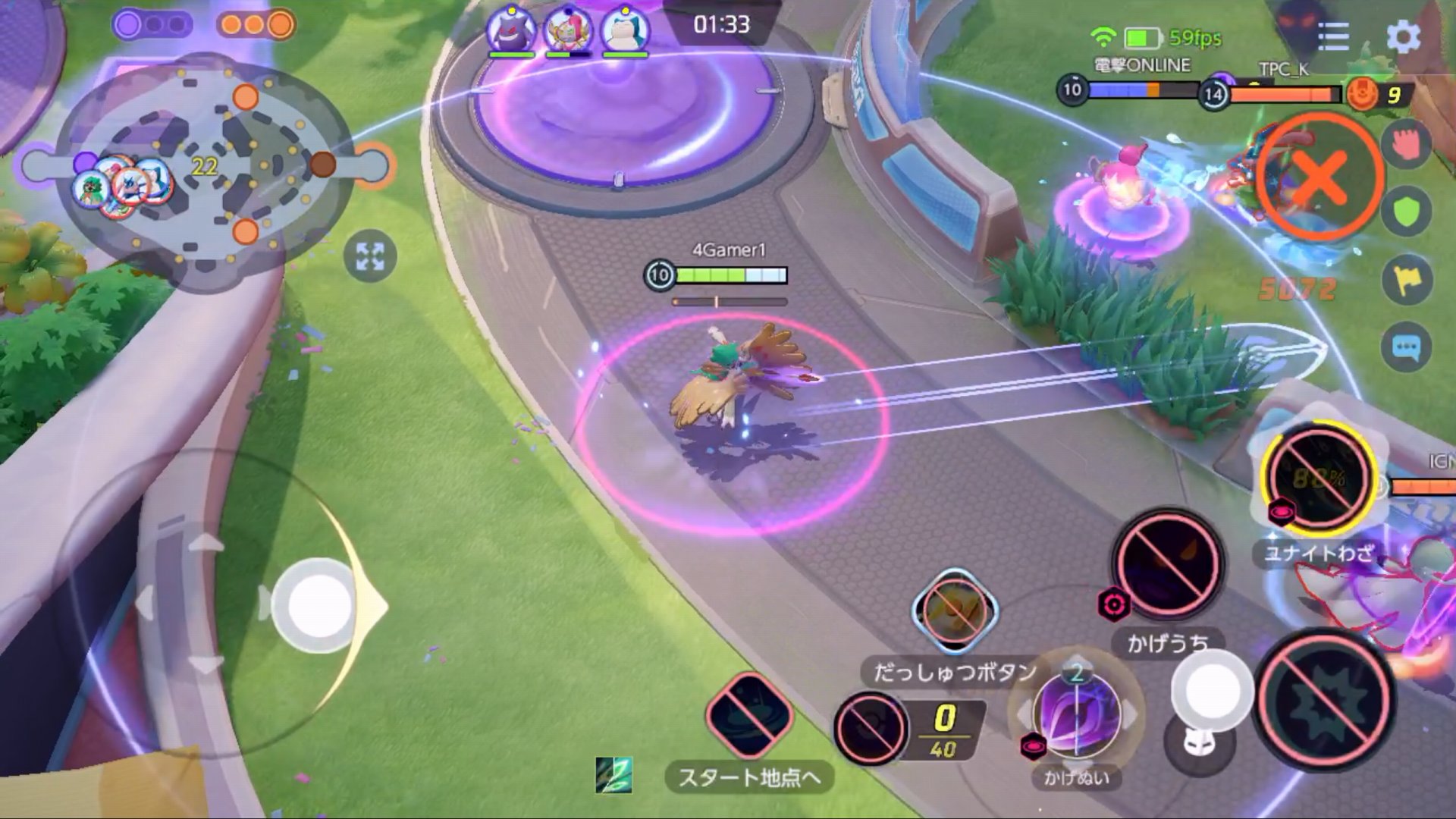The image size is (1456, 819).
Task: Tap the red hand signal icon
Action: (1407, 144)
